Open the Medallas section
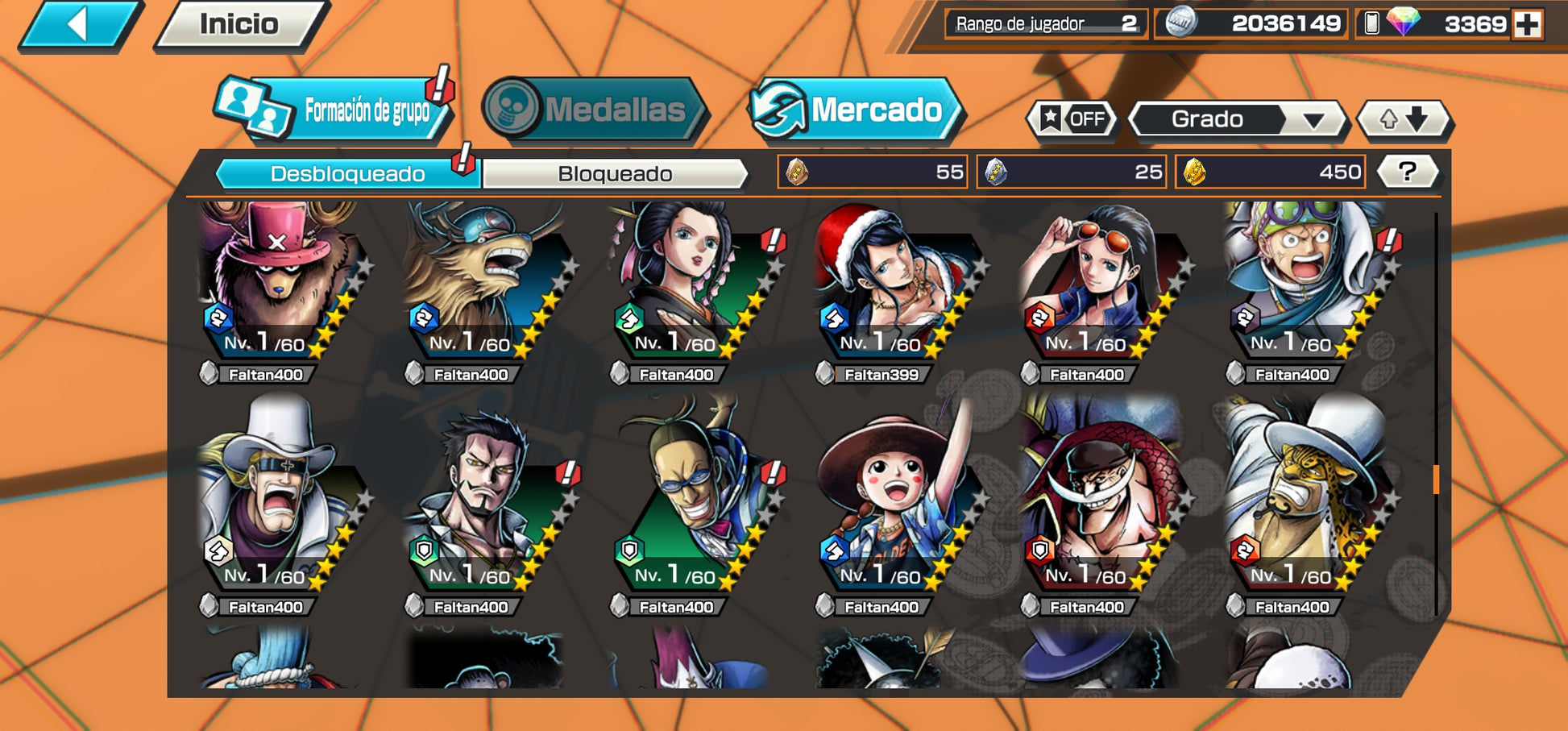This screenshot has width=1568, height=731. click(x=595, y=110)
